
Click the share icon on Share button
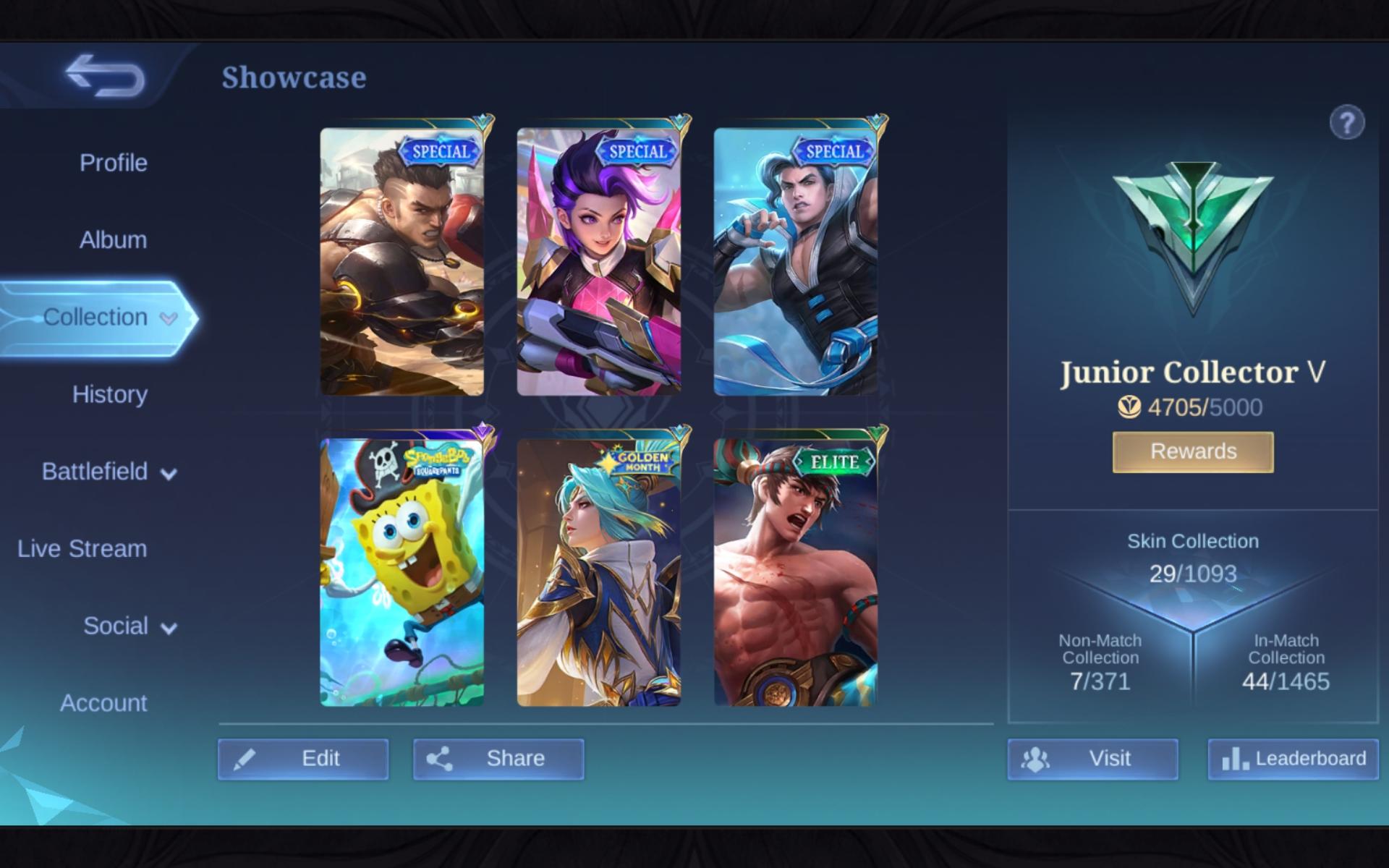439,759
